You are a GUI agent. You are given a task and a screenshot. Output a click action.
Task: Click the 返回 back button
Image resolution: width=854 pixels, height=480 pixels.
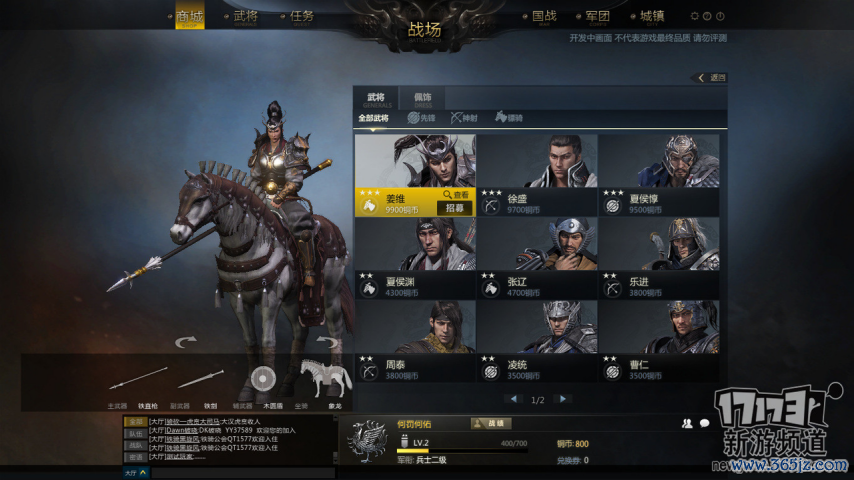click(712, 77)
